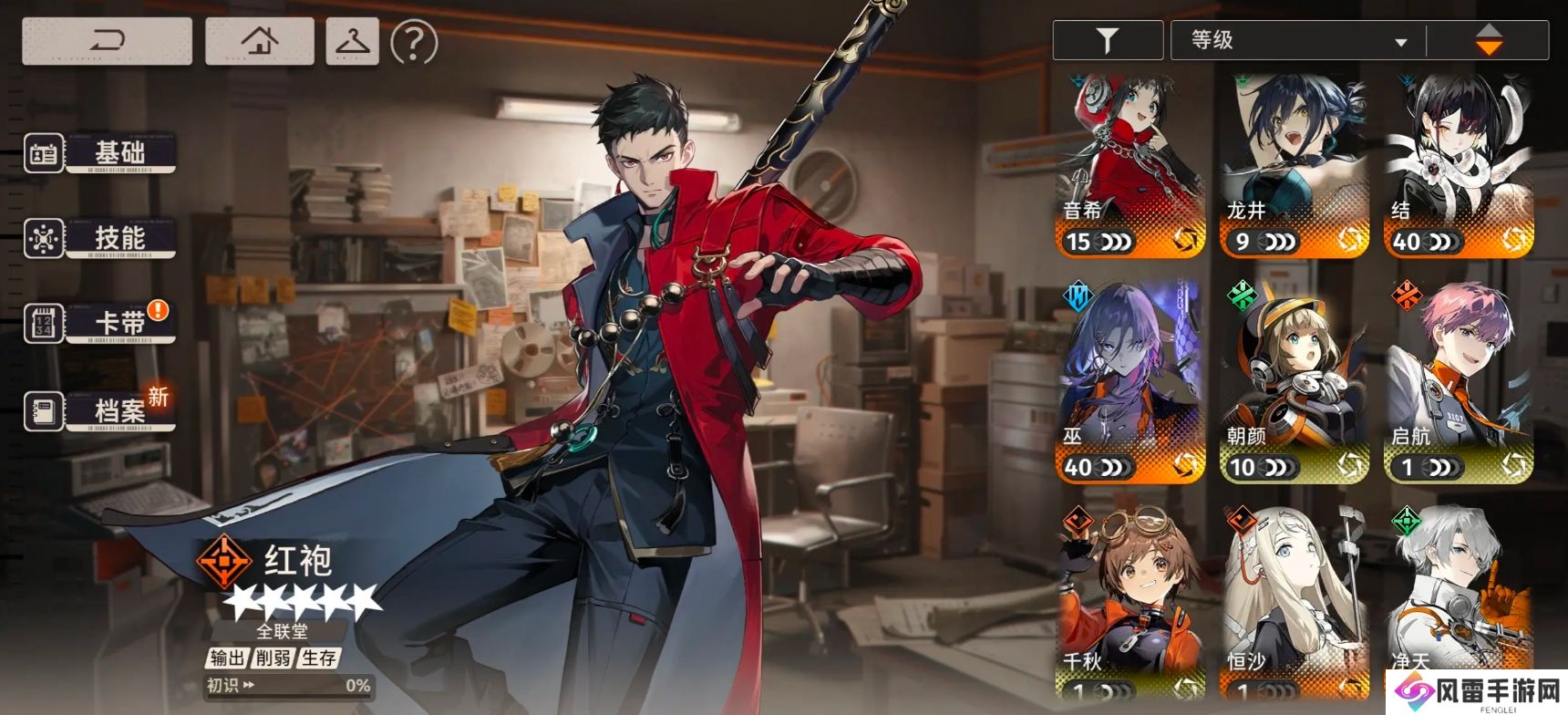Viewport: 1568px width, 715px height.
Task: Click the 初识 affinity progress bar
Action: coord(288,686)
